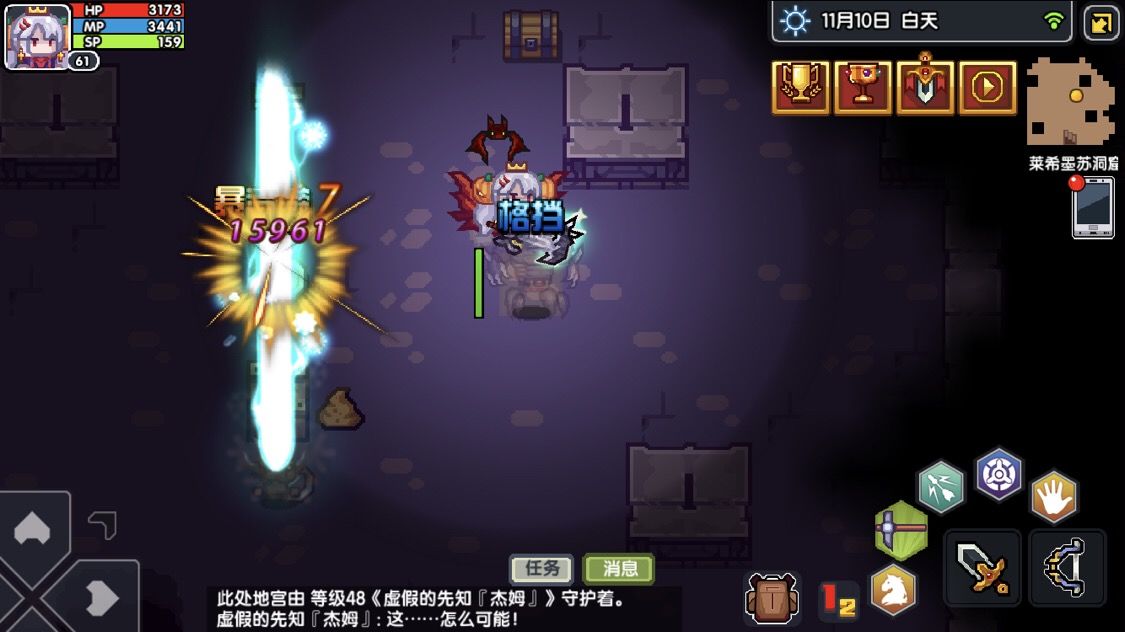The width and height of the screenshot is (1125, 632).
Task: Click the yellow arrow button at top-right corner
Action: [1101, 22]
